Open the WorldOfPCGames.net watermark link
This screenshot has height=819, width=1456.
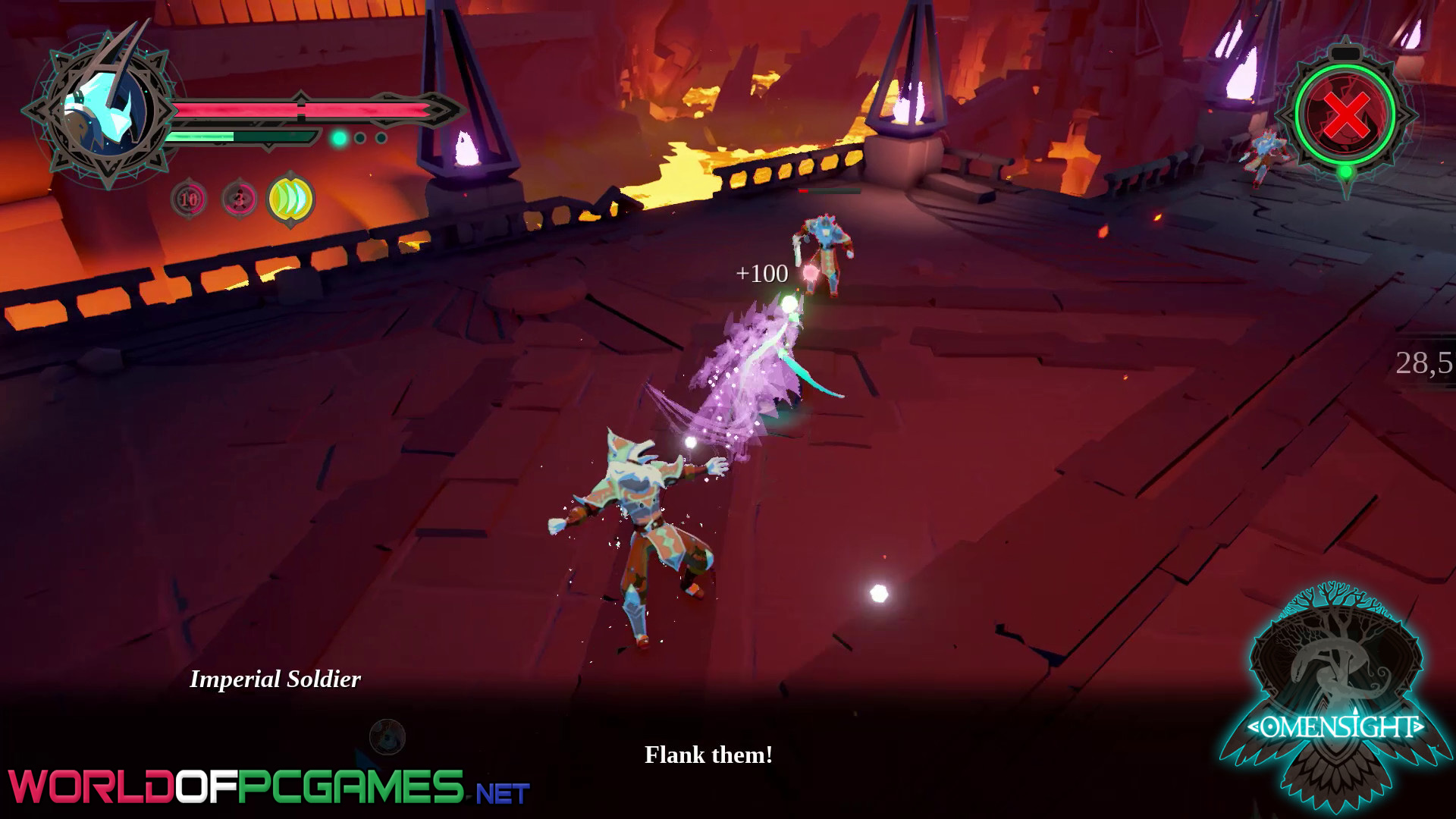[269, 787]
